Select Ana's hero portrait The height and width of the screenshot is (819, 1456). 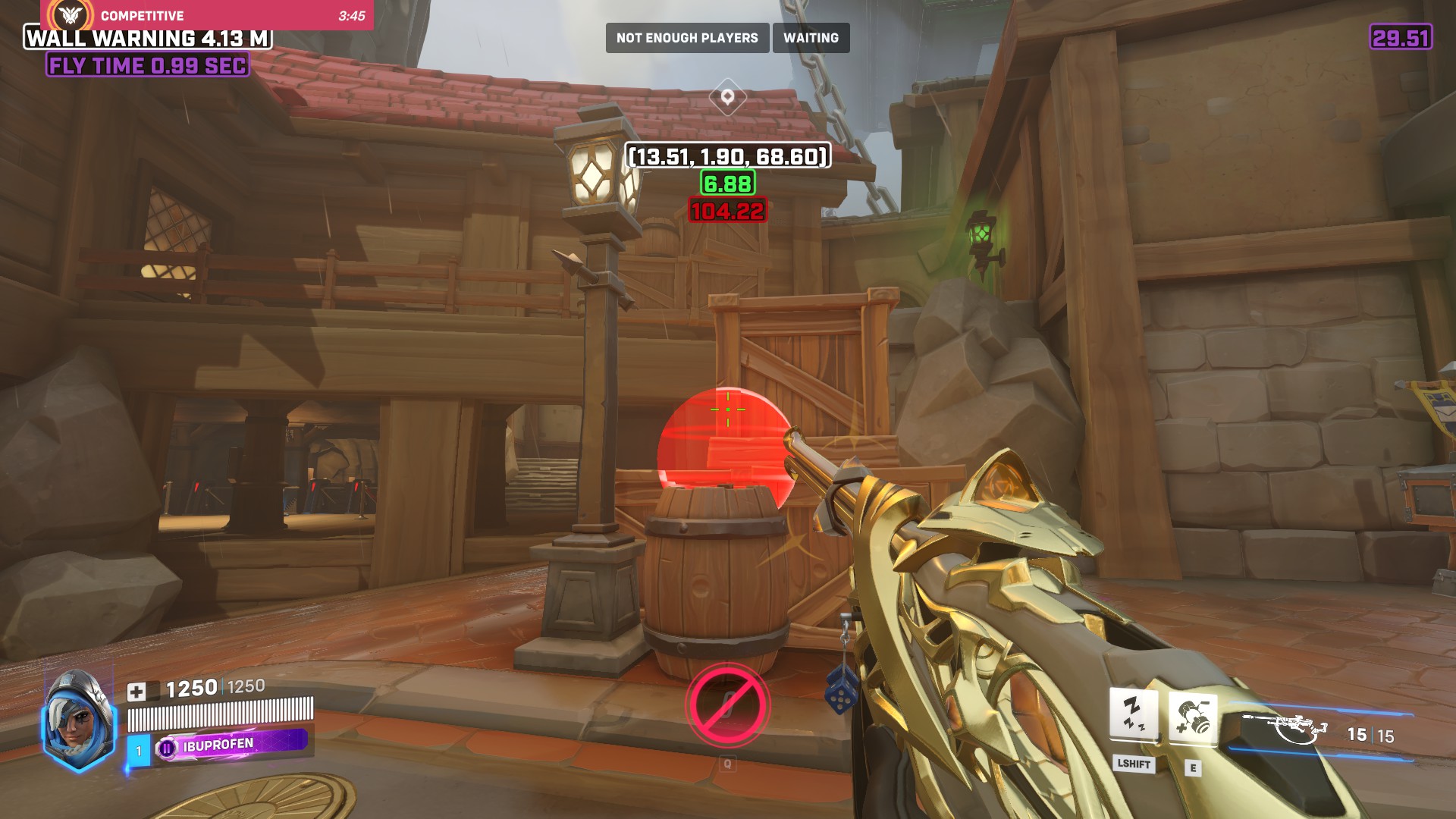(77, 720)
